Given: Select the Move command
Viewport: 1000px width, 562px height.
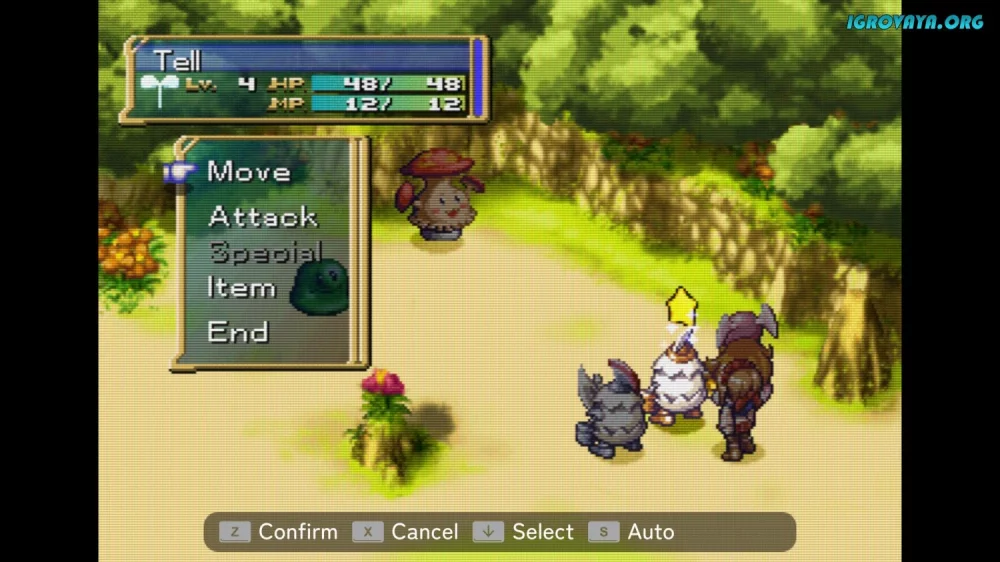Looking at the screenshot, I should pos(248,172).
